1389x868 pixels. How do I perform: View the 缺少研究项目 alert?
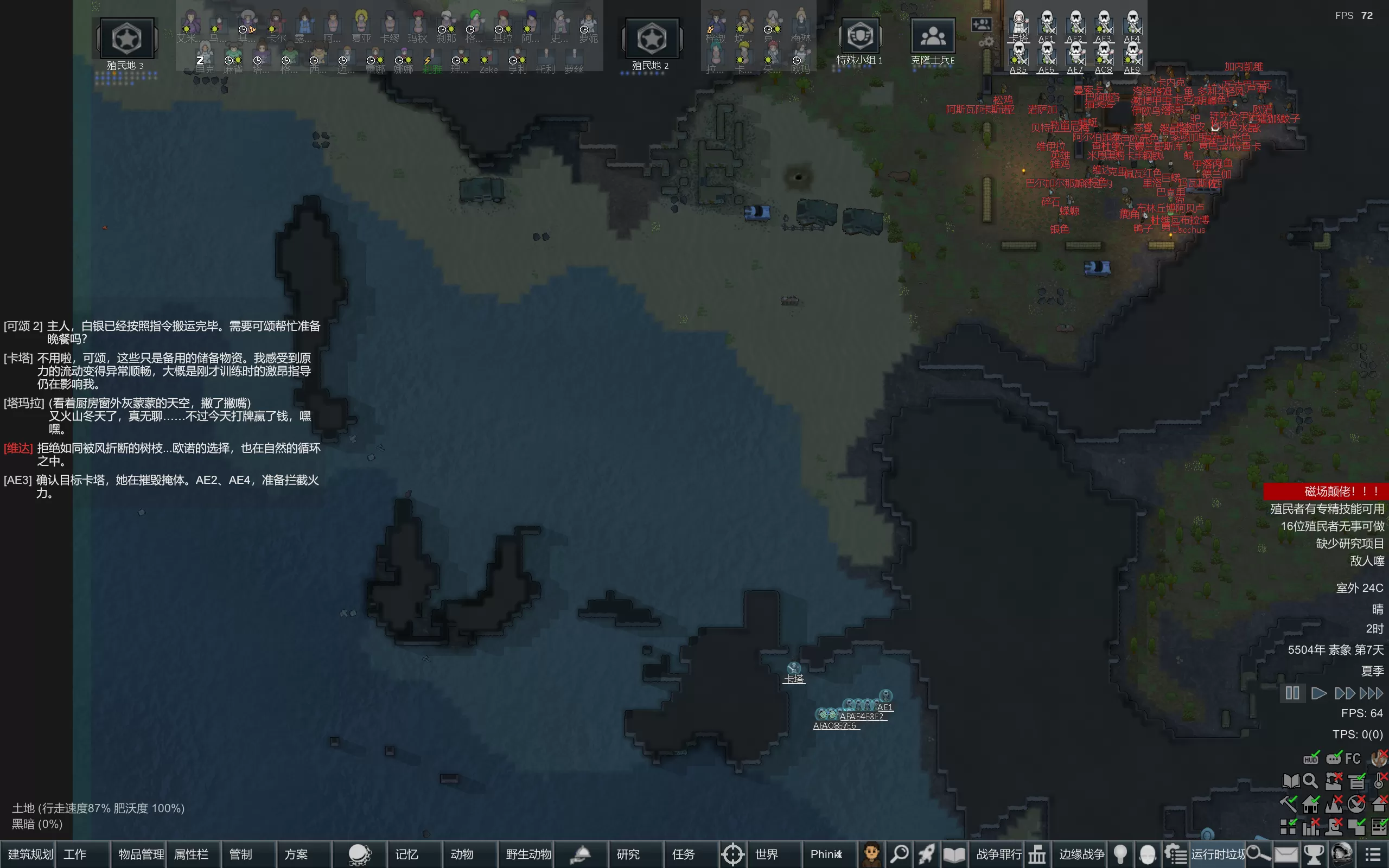(x=1349, y=543)
